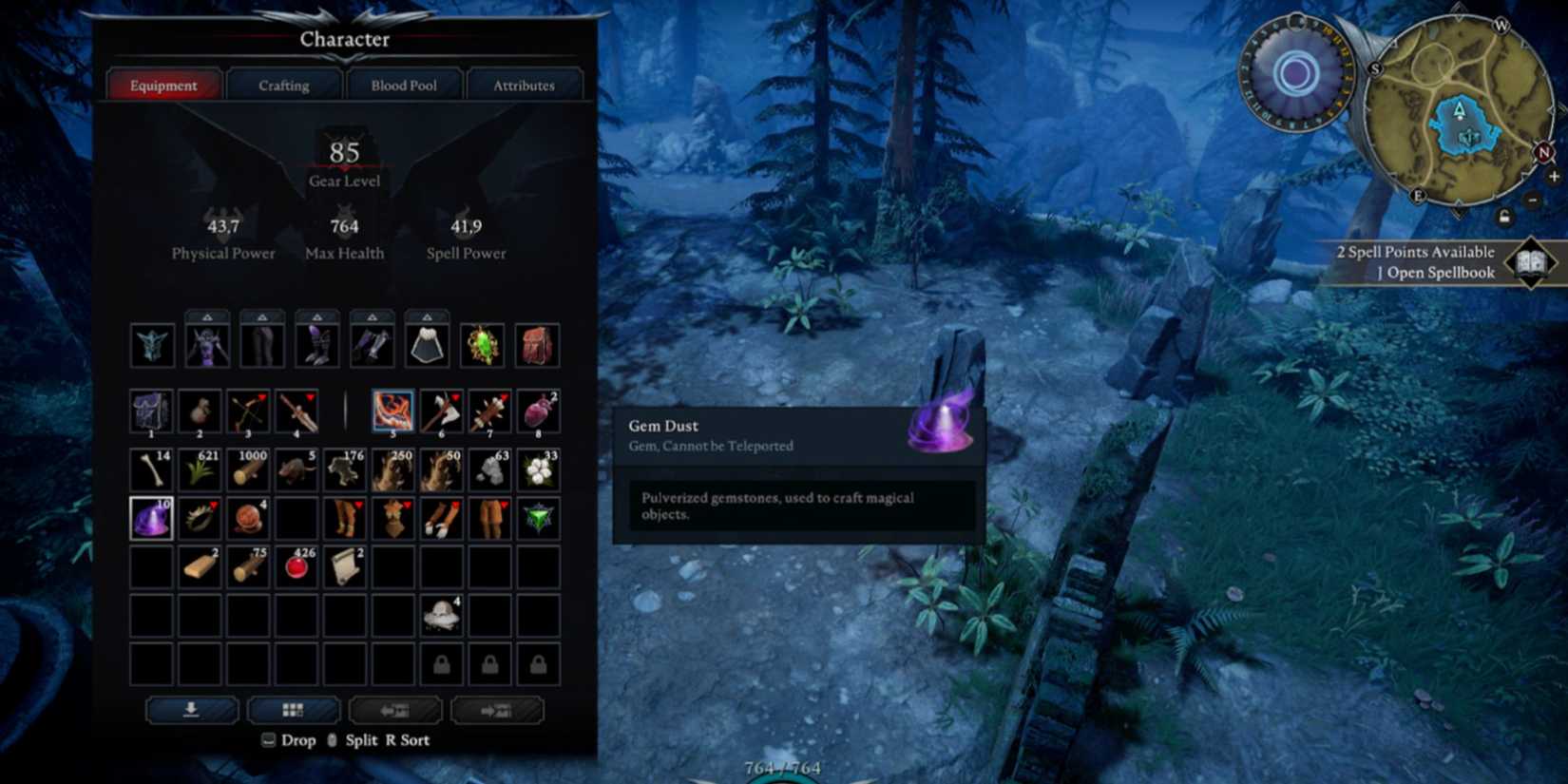Open the Attributes tab
This screenshot has width=1568, height=784.
coord(525,85)
